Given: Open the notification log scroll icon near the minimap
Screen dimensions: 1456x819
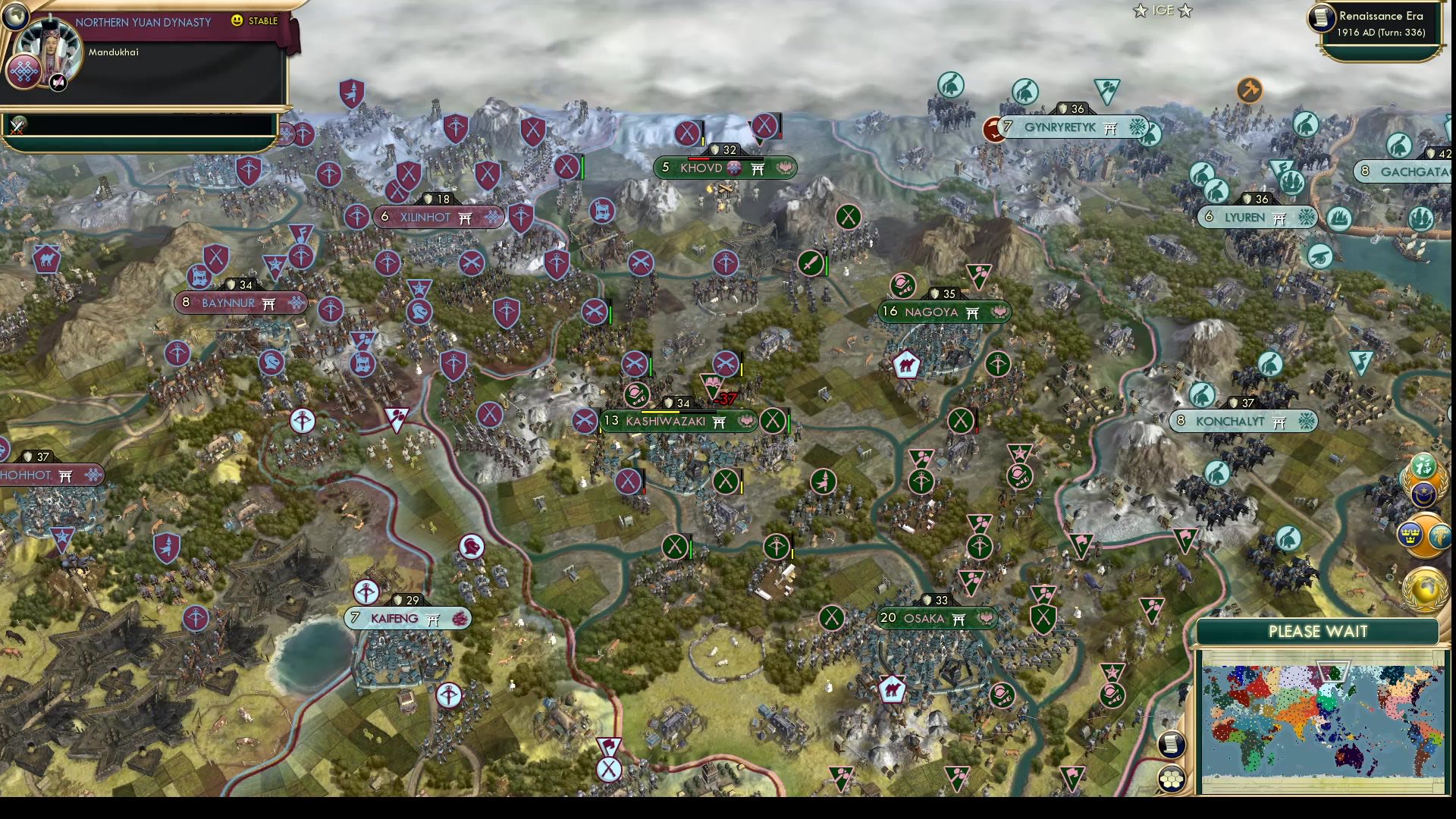Looking at the screenshot, I should (x=1172, y=745).
